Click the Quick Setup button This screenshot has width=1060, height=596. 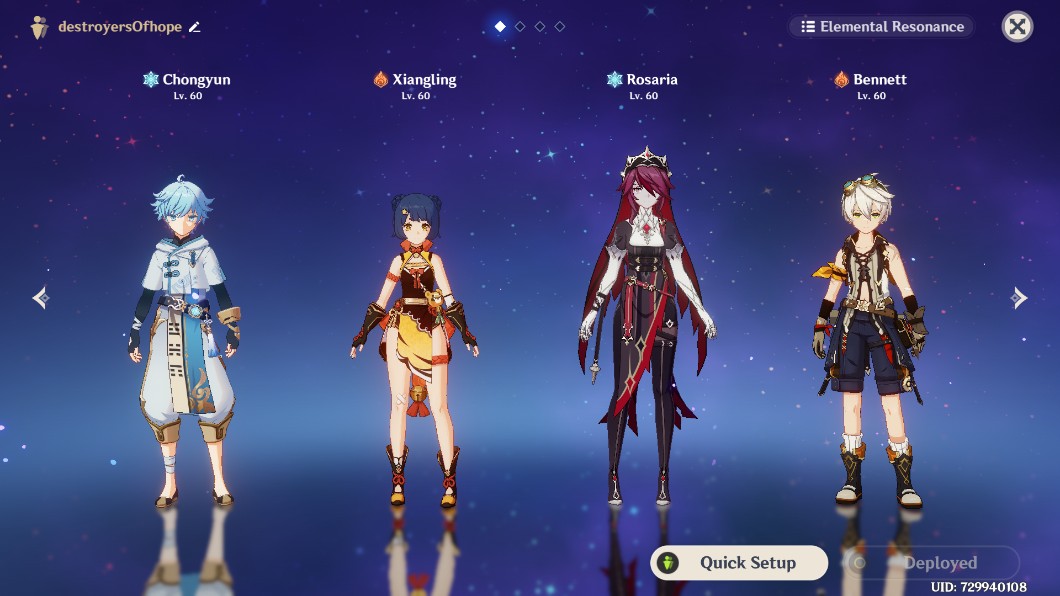point(739,563)
